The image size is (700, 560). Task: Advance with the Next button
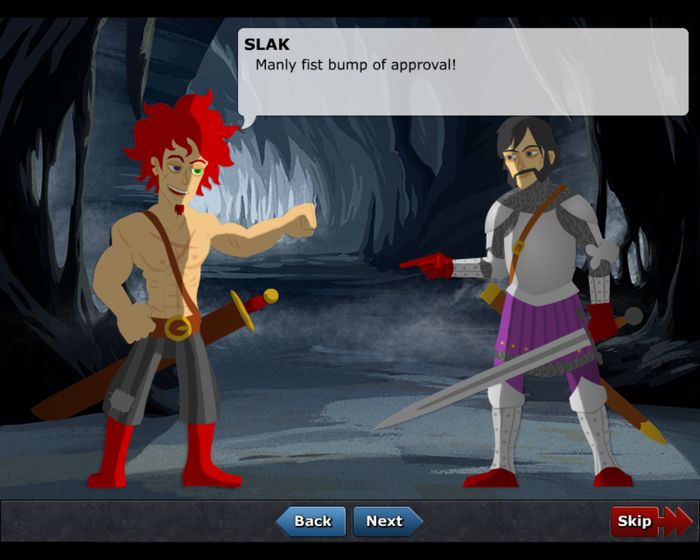[386, 521]
